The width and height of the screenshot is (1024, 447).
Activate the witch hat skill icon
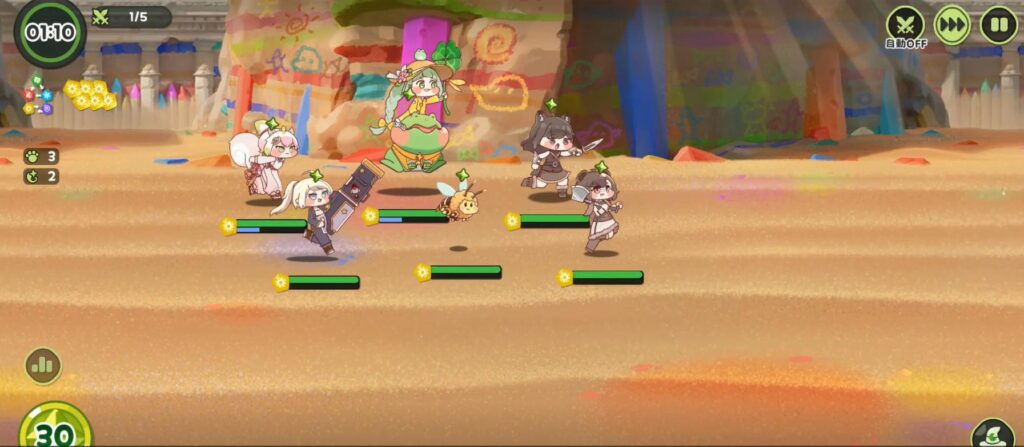pyautogui.click(x=991, y=434)
